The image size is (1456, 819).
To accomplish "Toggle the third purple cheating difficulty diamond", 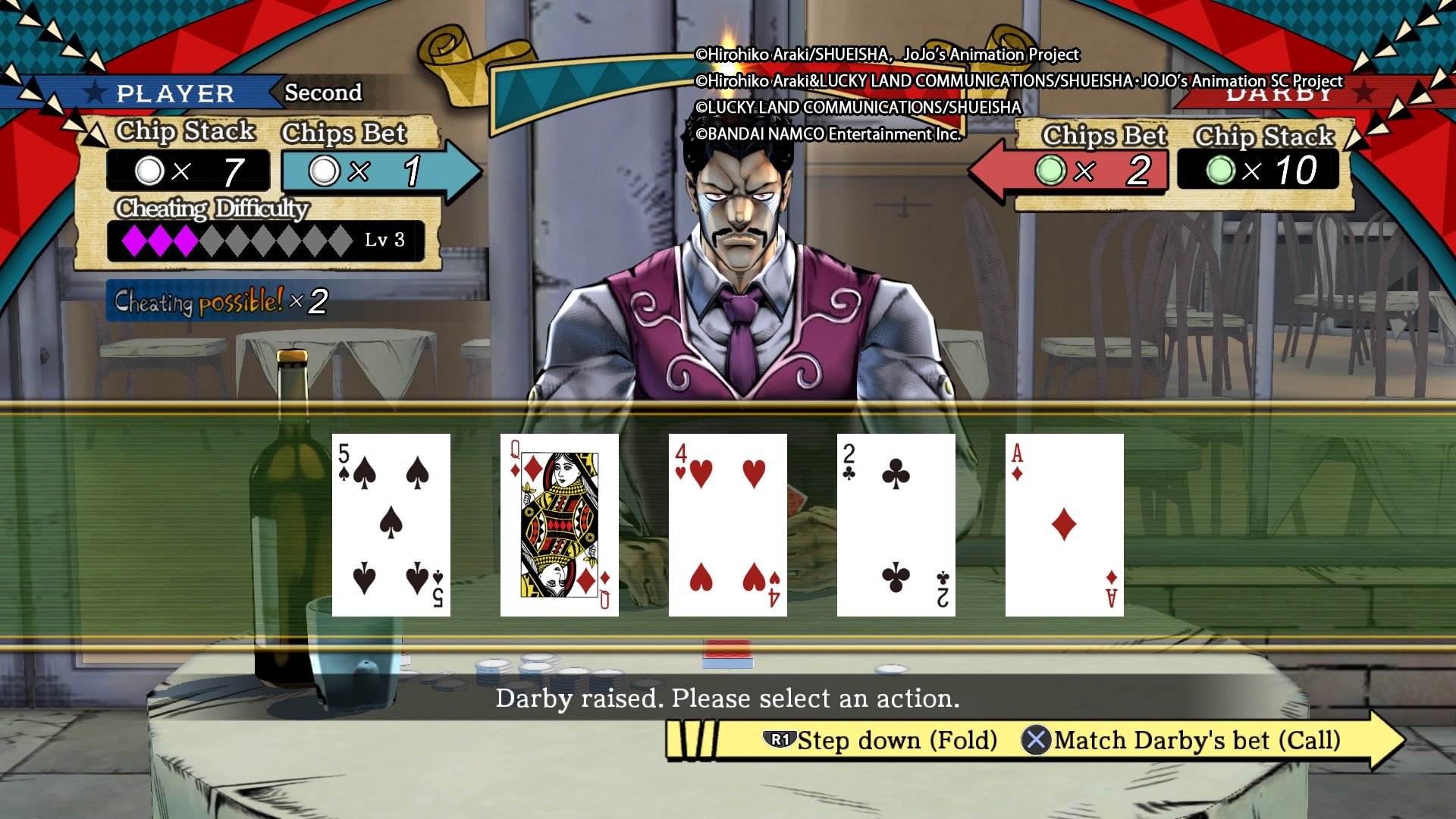I will click(x=184, y=240).
